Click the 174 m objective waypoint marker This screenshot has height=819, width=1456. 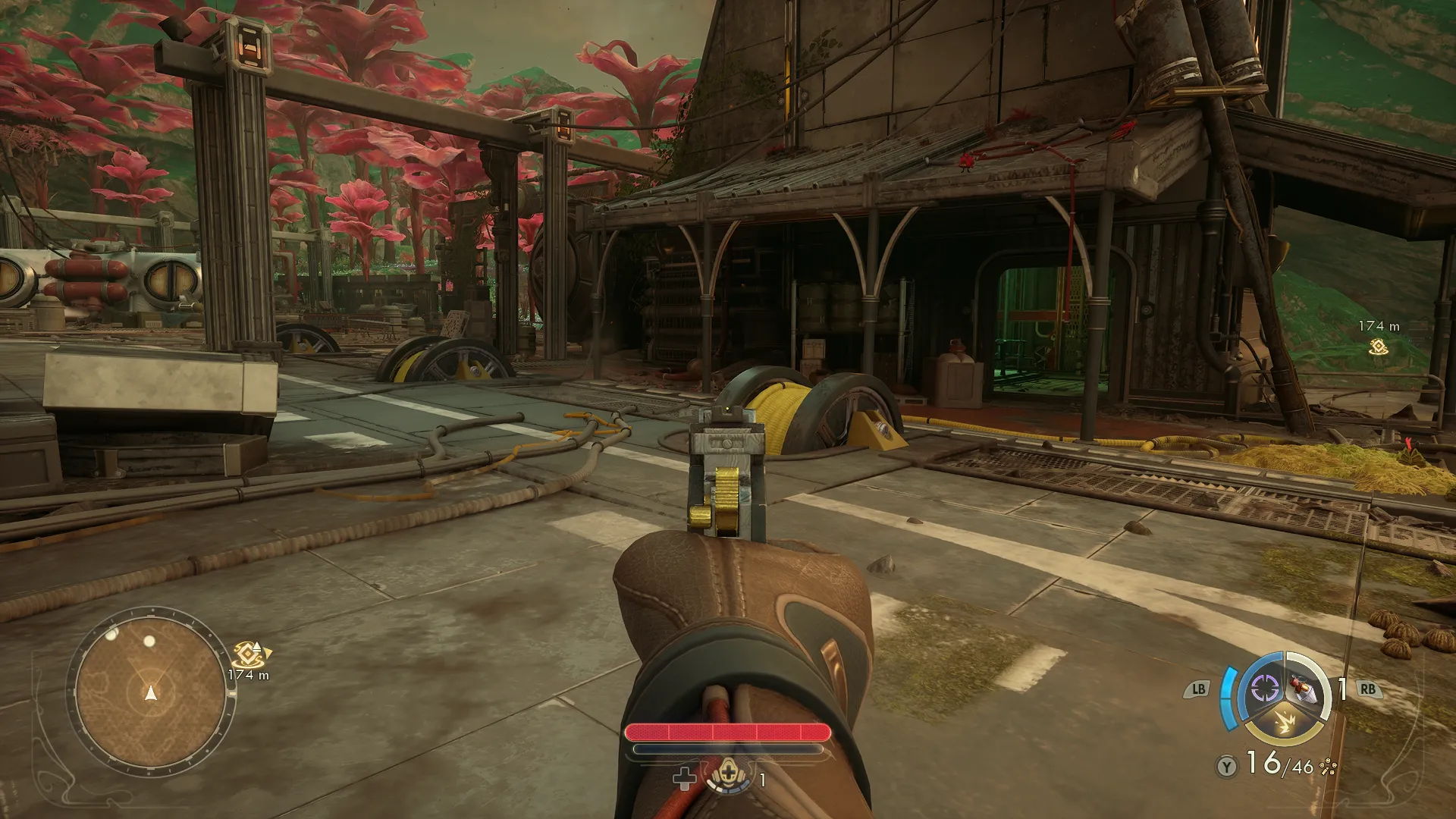pos(1378,347)
